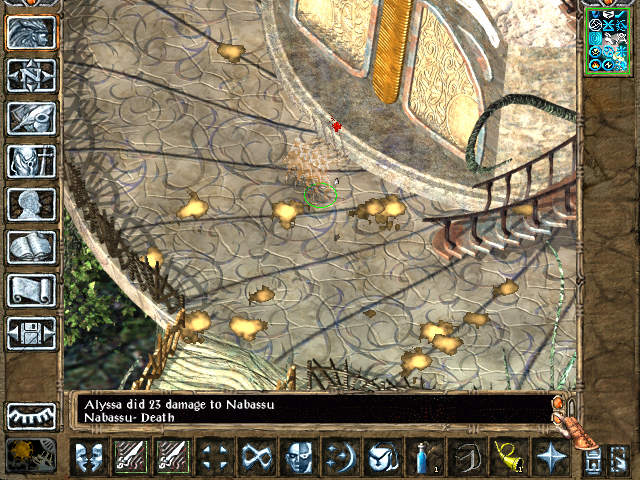
Task: Activate the talk action with twin masks
Action: (88, 458)
